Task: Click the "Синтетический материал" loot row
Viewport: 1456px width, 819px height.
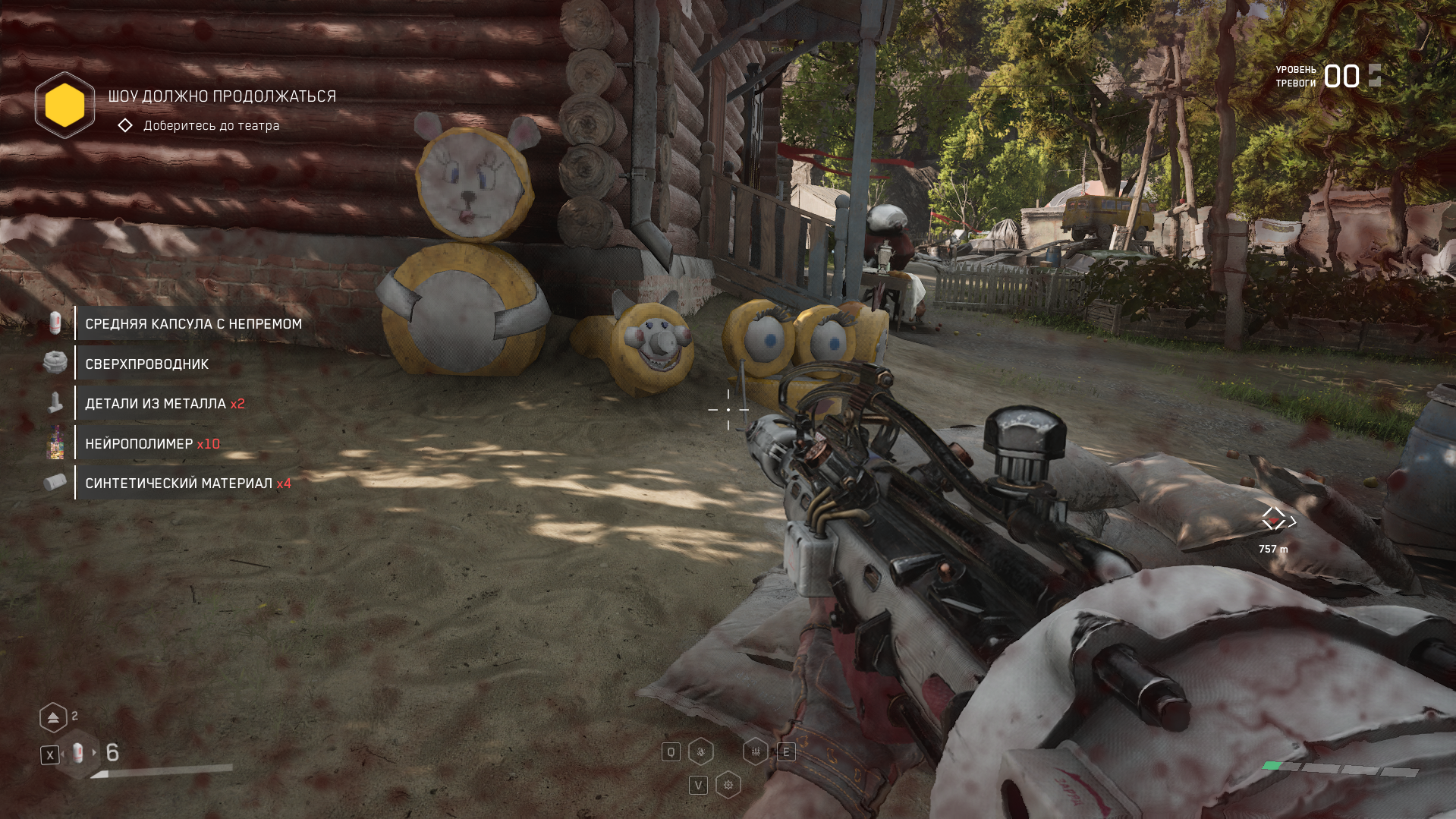Action: click(187, 484)
